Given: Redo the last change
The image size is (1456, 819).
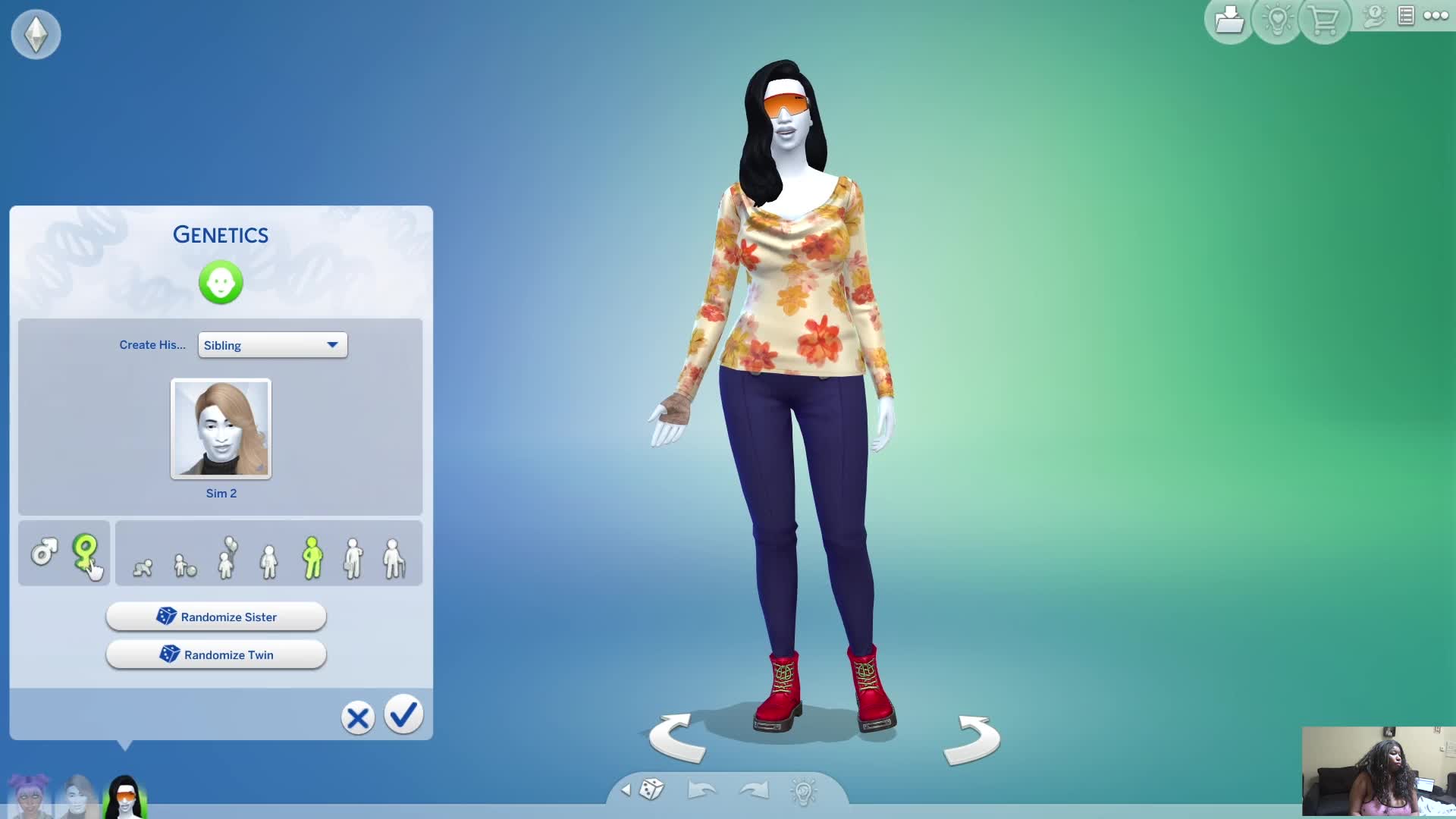Looking at the screenshot, I should tap(753, 790).
